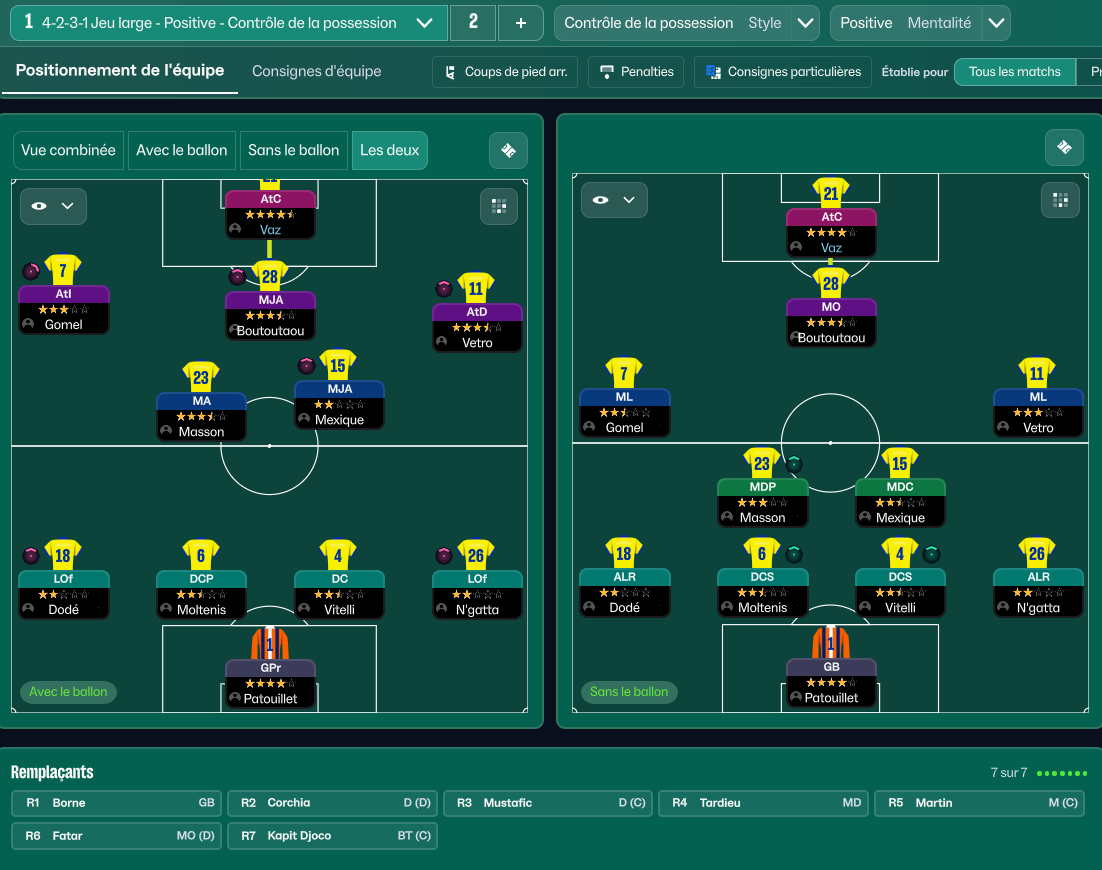This screenshot has height=870, width=1102.
Task: Open the 4-2-3-1 tactic dropdown
Action: tap(424, 23)
